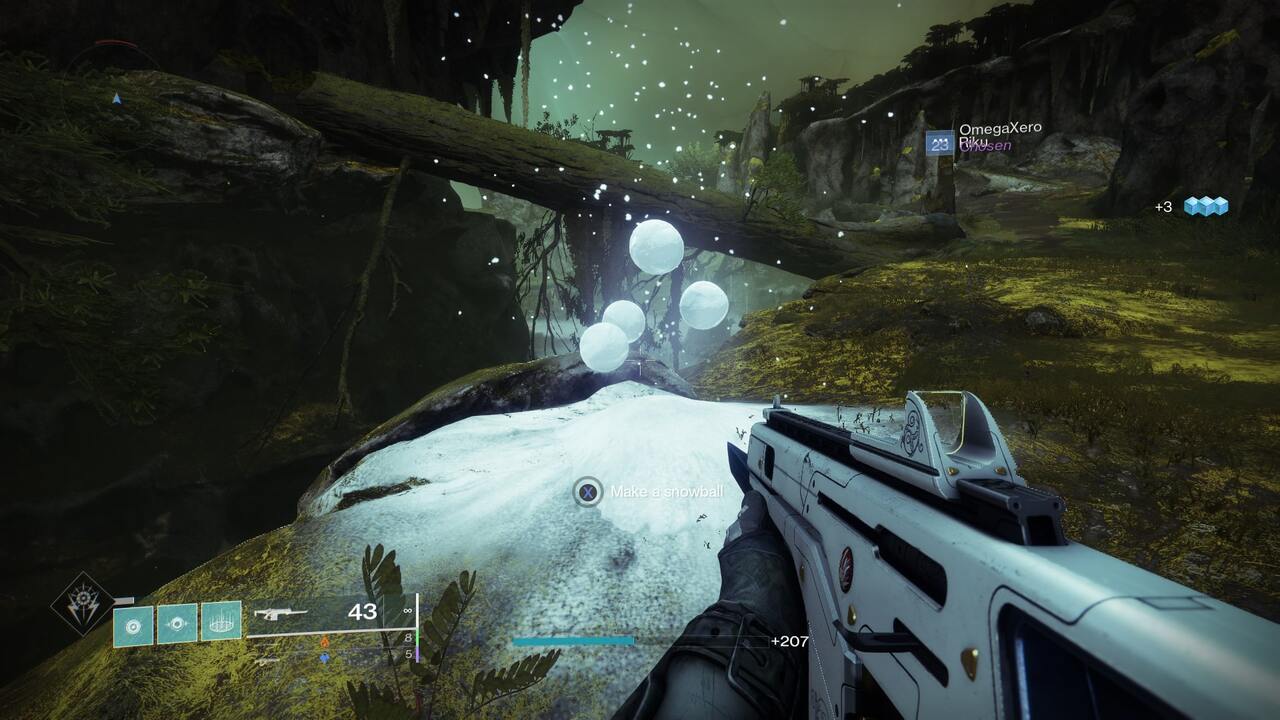Select the blue void damage indicator icon
Image resolution: width=1280 pixels, height=720 pixels.
323,657
